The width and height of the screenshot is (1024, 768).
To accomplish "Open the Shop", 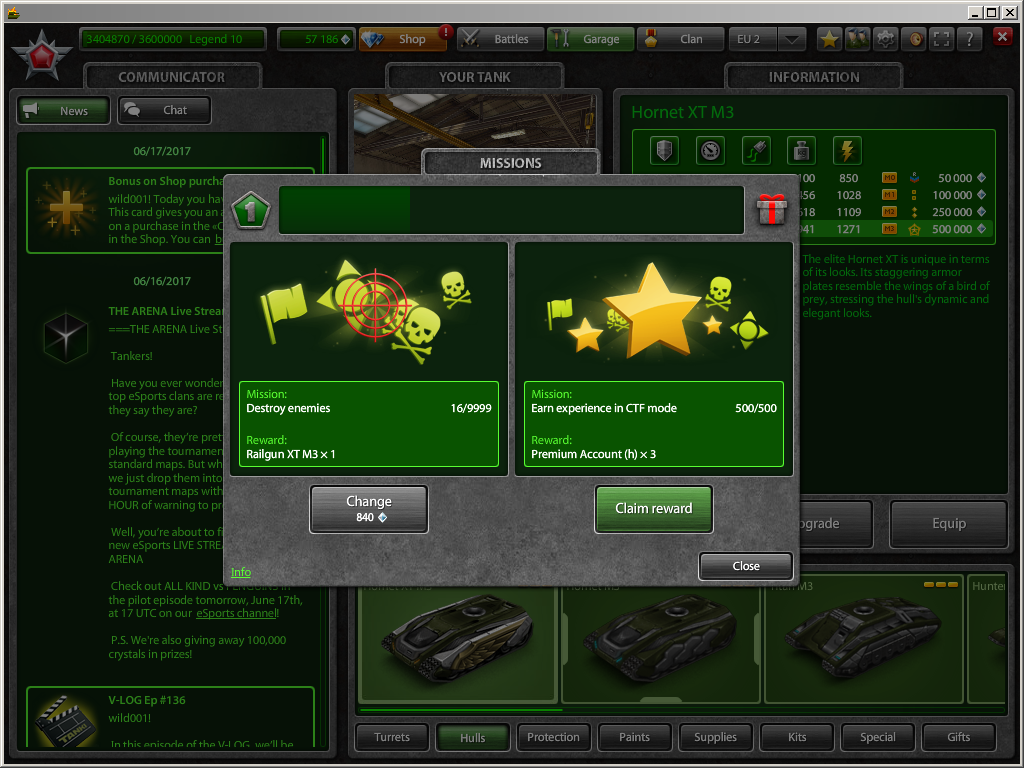I will (x=402, y=40).
